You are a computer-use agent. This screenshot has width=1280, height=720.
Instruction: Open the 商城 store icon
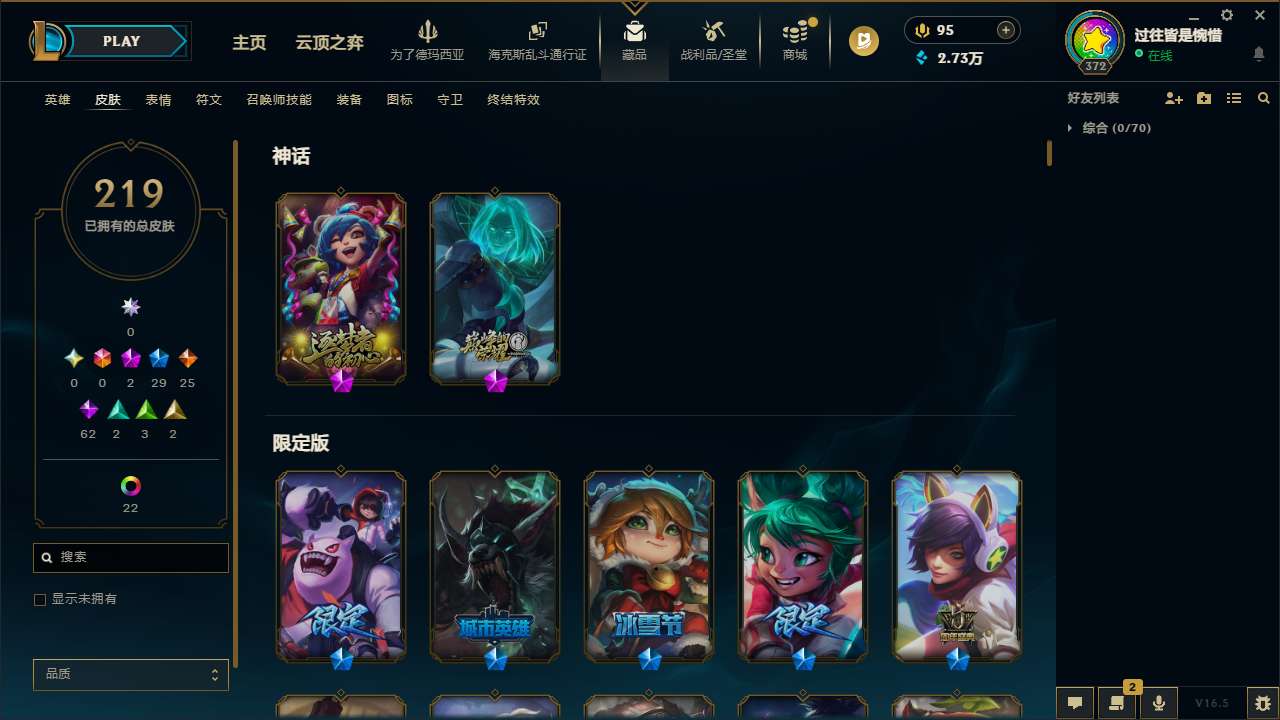(794, 40)
